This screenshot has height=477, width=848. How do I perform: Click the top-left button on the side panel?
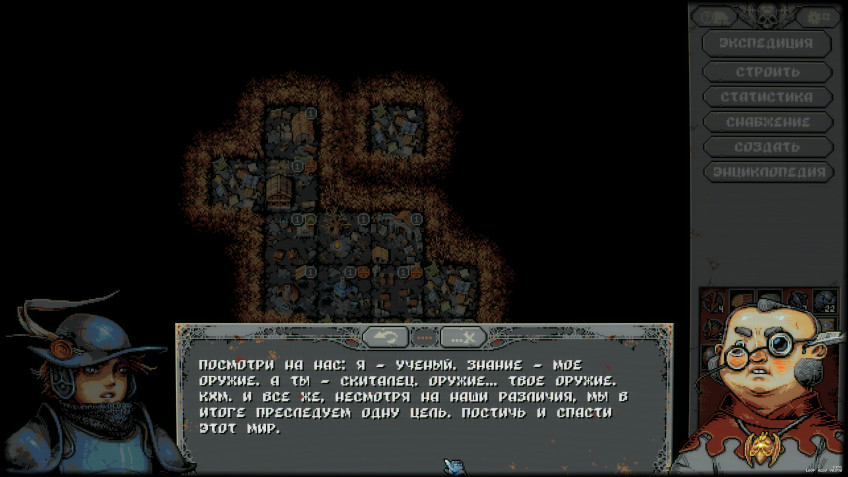[715, 17]
